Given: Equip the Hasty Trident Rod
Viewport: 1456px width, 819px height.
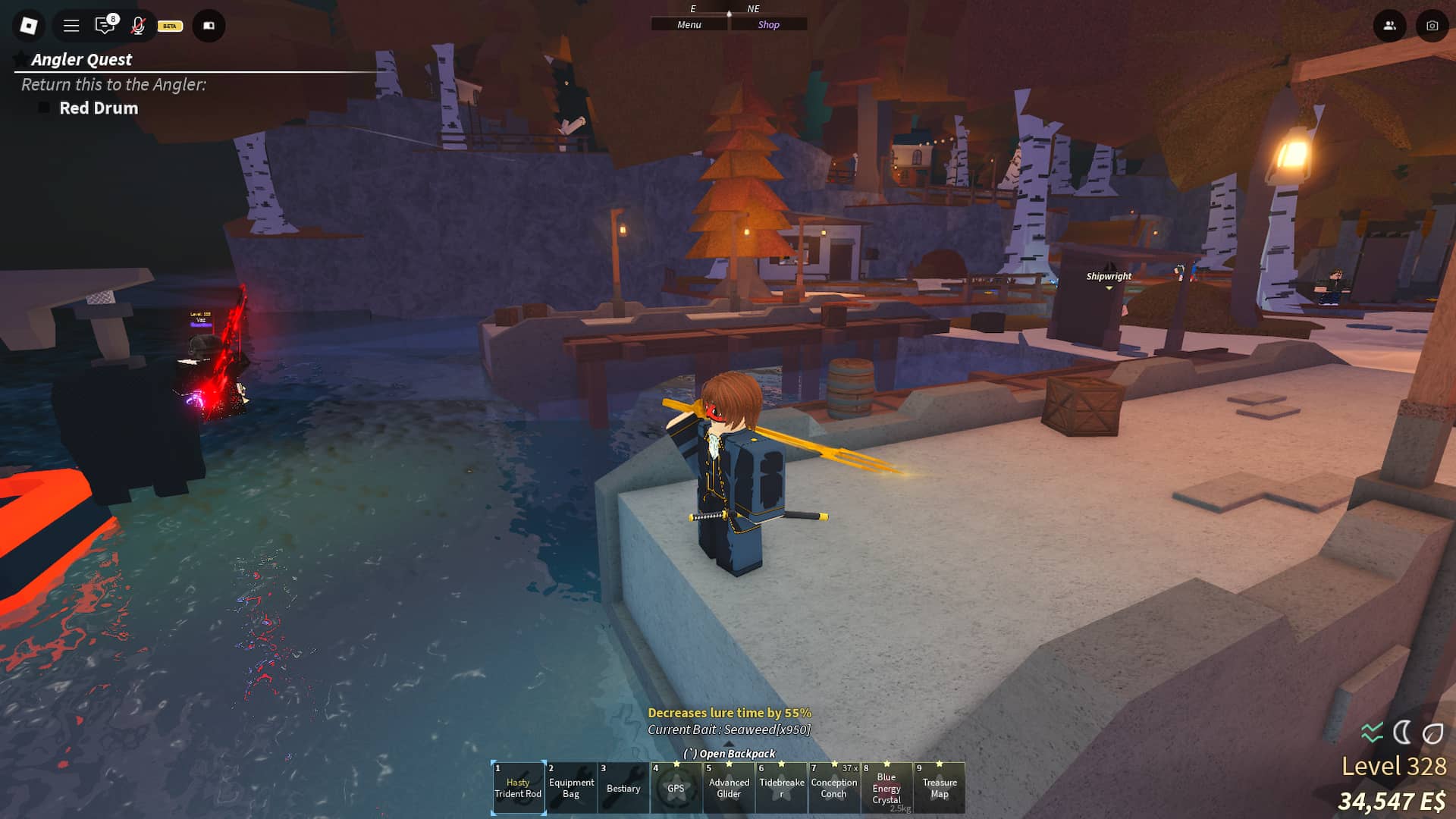Looking at the screenshot, I should [x=518, y=787].
